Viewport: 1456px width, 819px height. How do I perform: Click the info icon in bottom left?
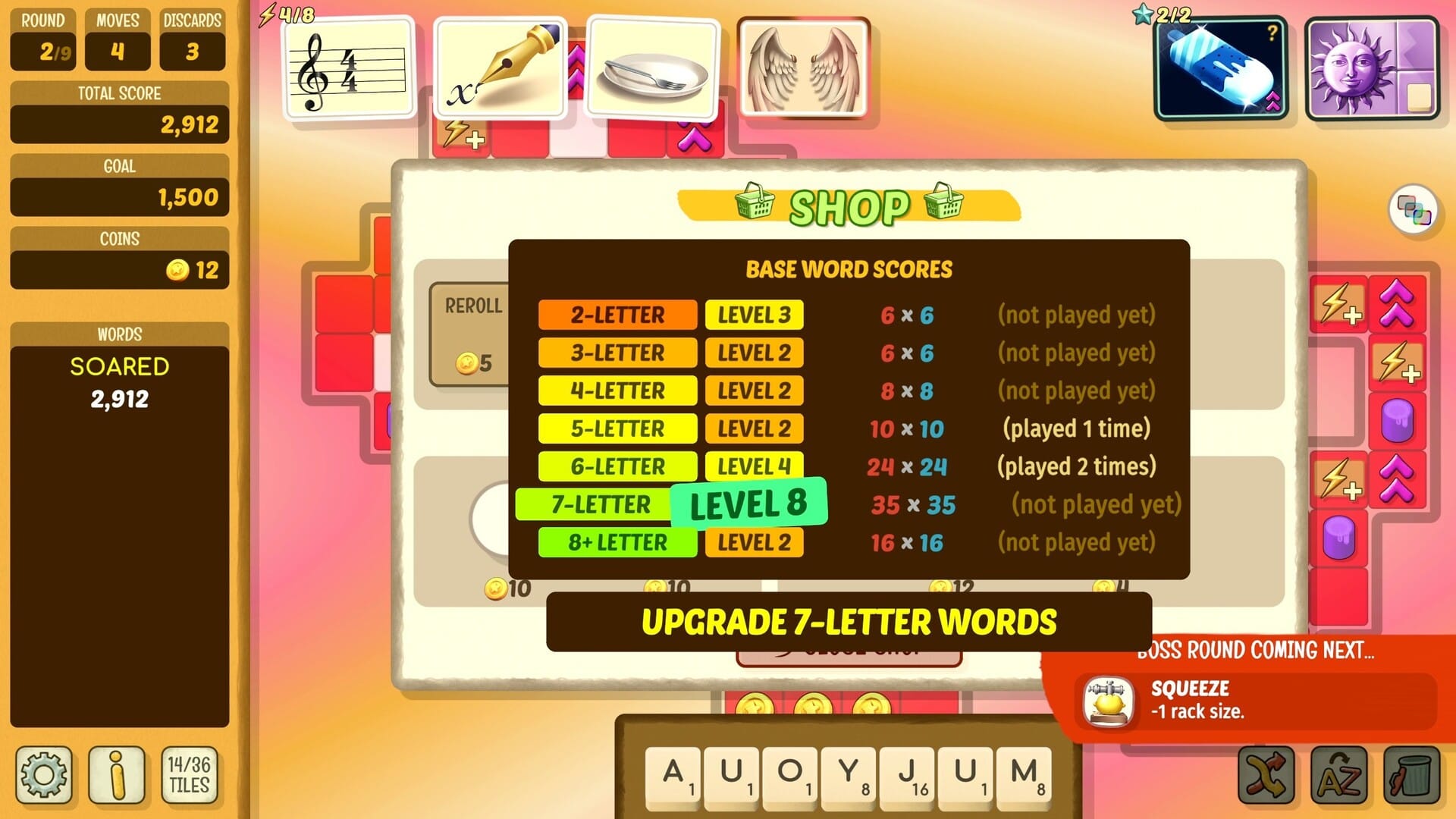click(x=118, y=775)
